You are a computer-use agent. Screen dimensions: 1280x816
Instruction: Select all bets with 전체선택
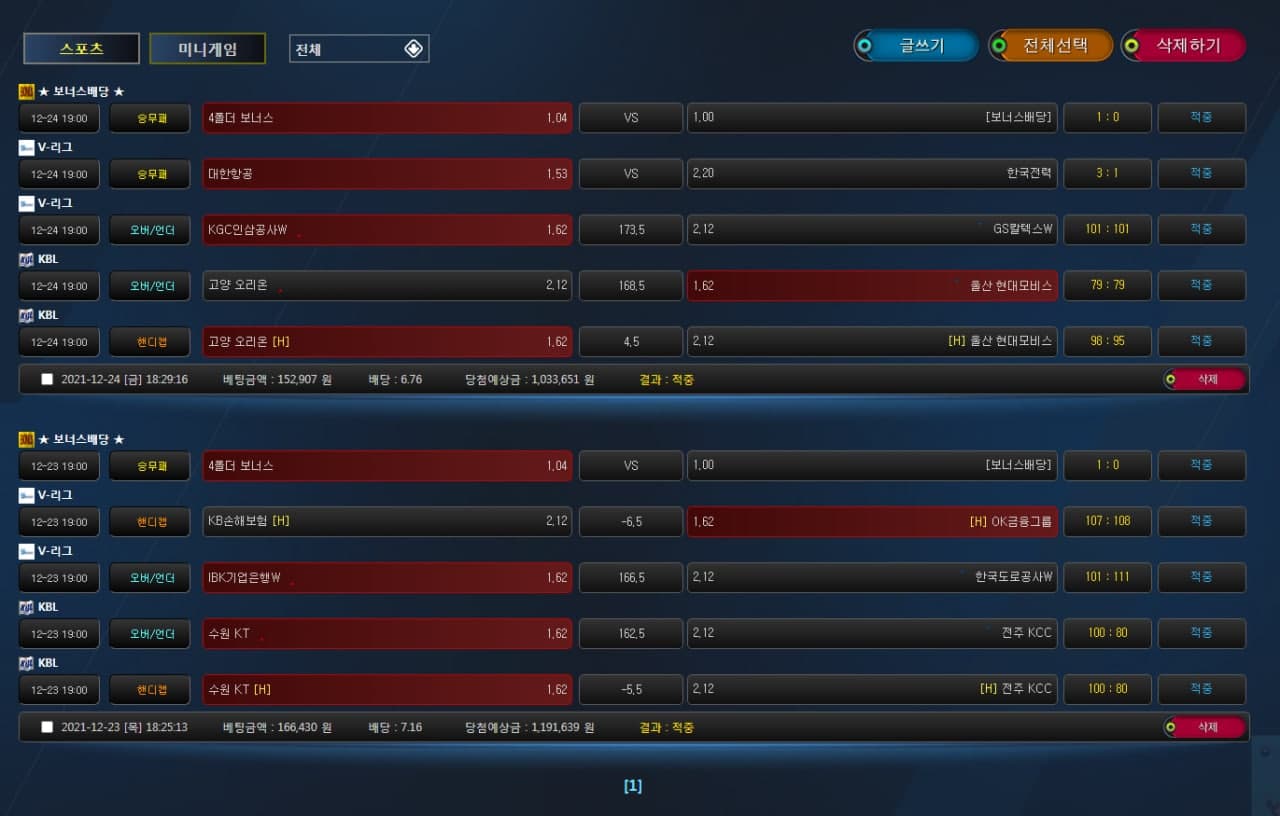tap(1054, 45)
